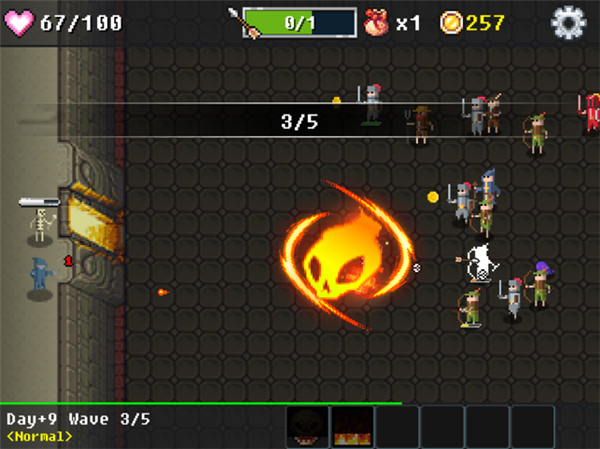Click the red loot bag icon

pyautogui.click(x=377, y=21)
